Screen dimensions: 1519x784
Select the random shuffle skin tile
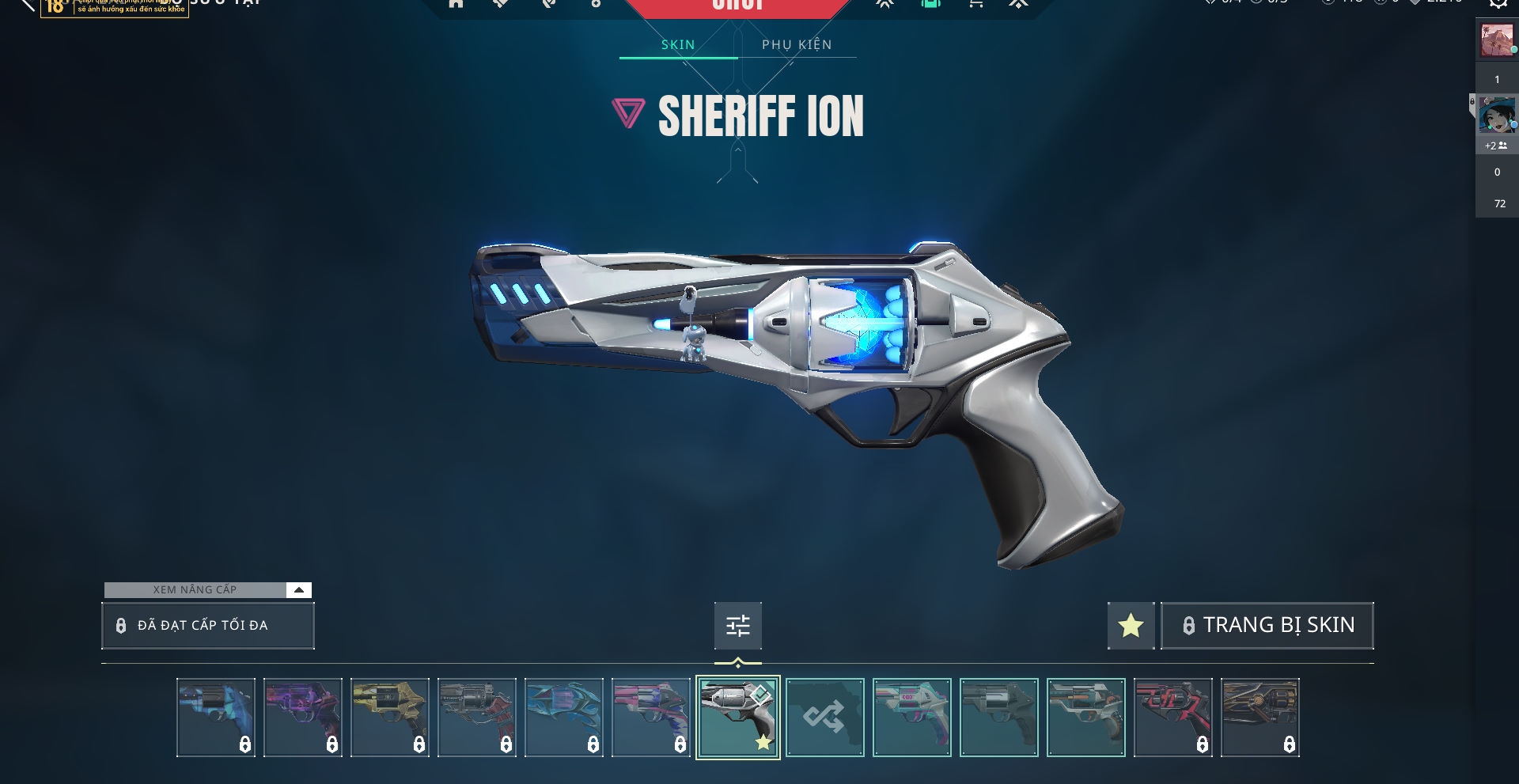point(824,718)
